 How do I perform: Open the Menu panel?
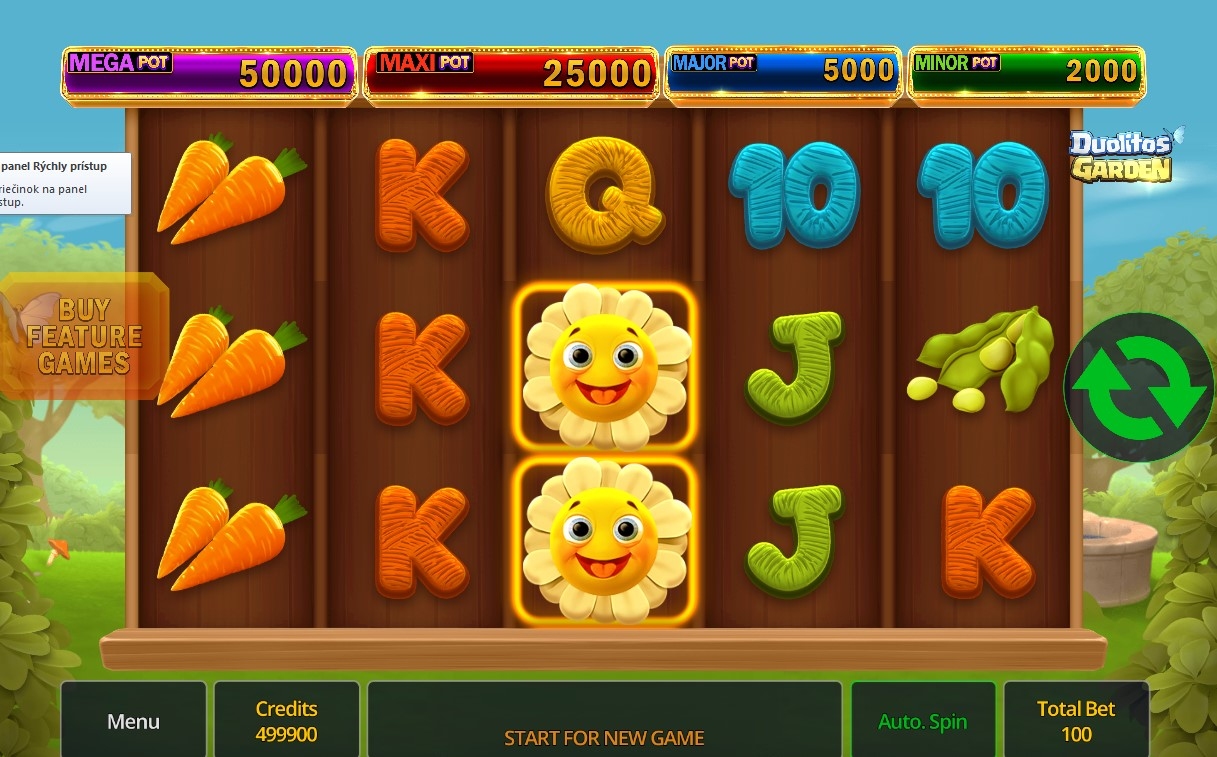133,721
